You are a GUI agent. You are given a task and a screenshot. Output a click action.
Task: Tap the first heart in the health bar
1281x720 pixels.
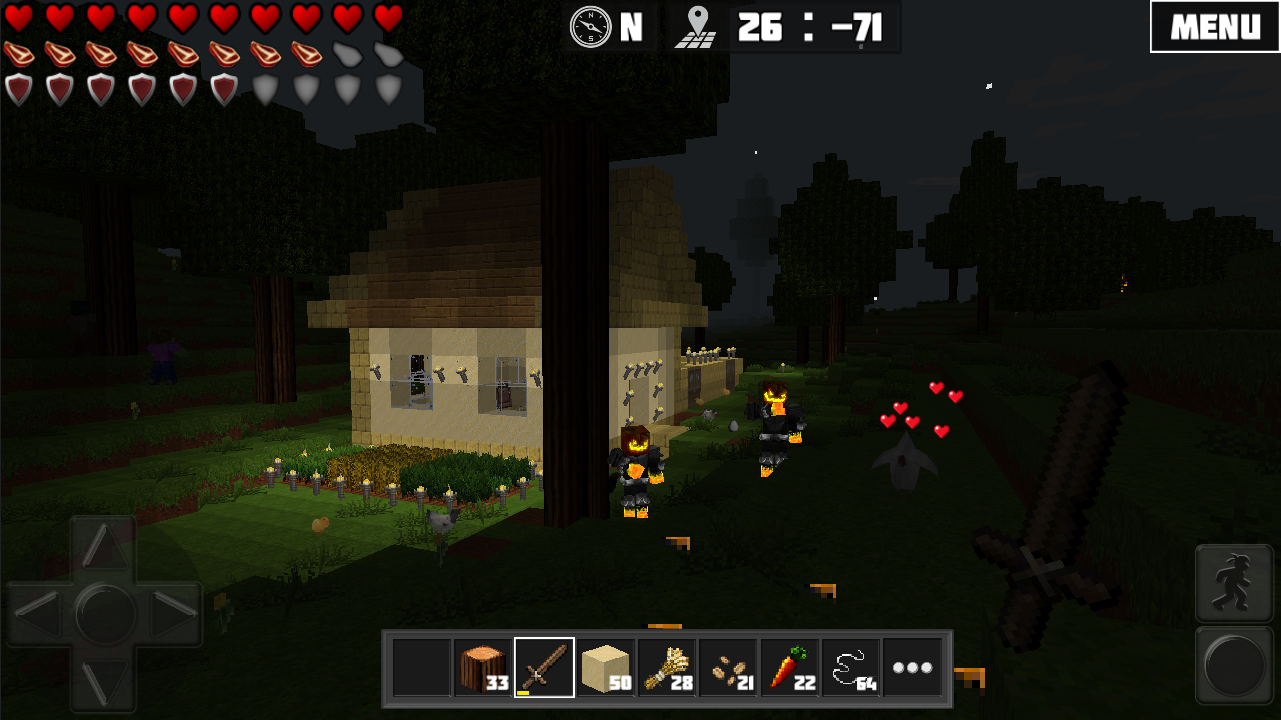[x=18, y=16]
